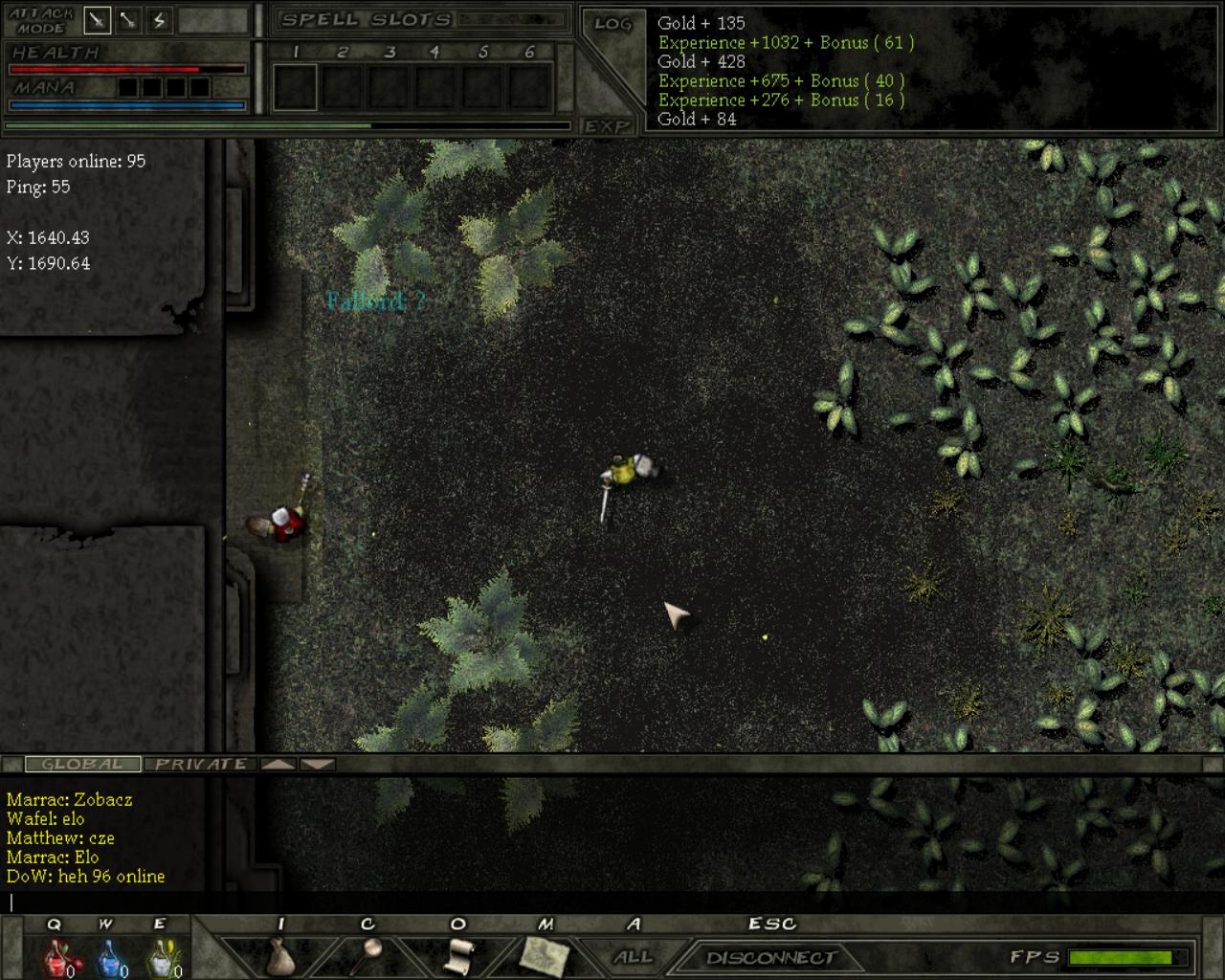Select the sword melee attack mode
This screenshot has width=1225, height=980.
tap(98, 19)
